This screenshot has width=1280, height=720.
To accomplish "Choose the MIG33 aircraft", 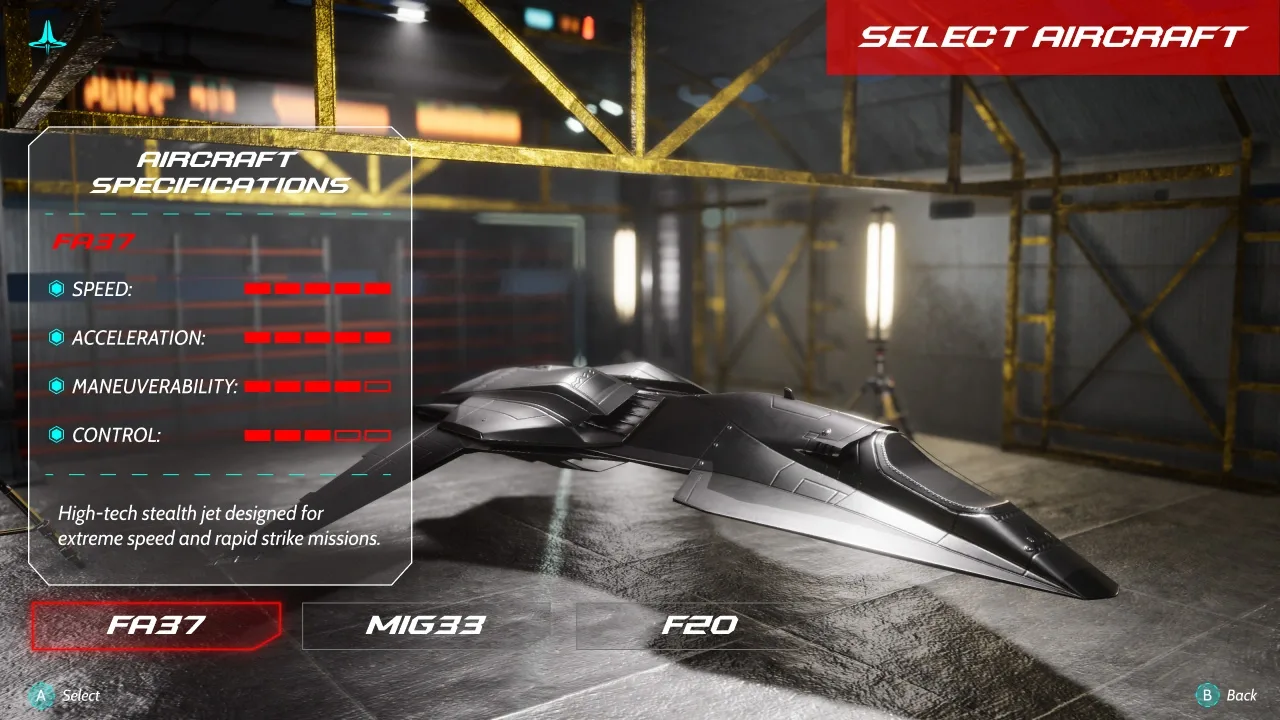I will pos(425,626).
